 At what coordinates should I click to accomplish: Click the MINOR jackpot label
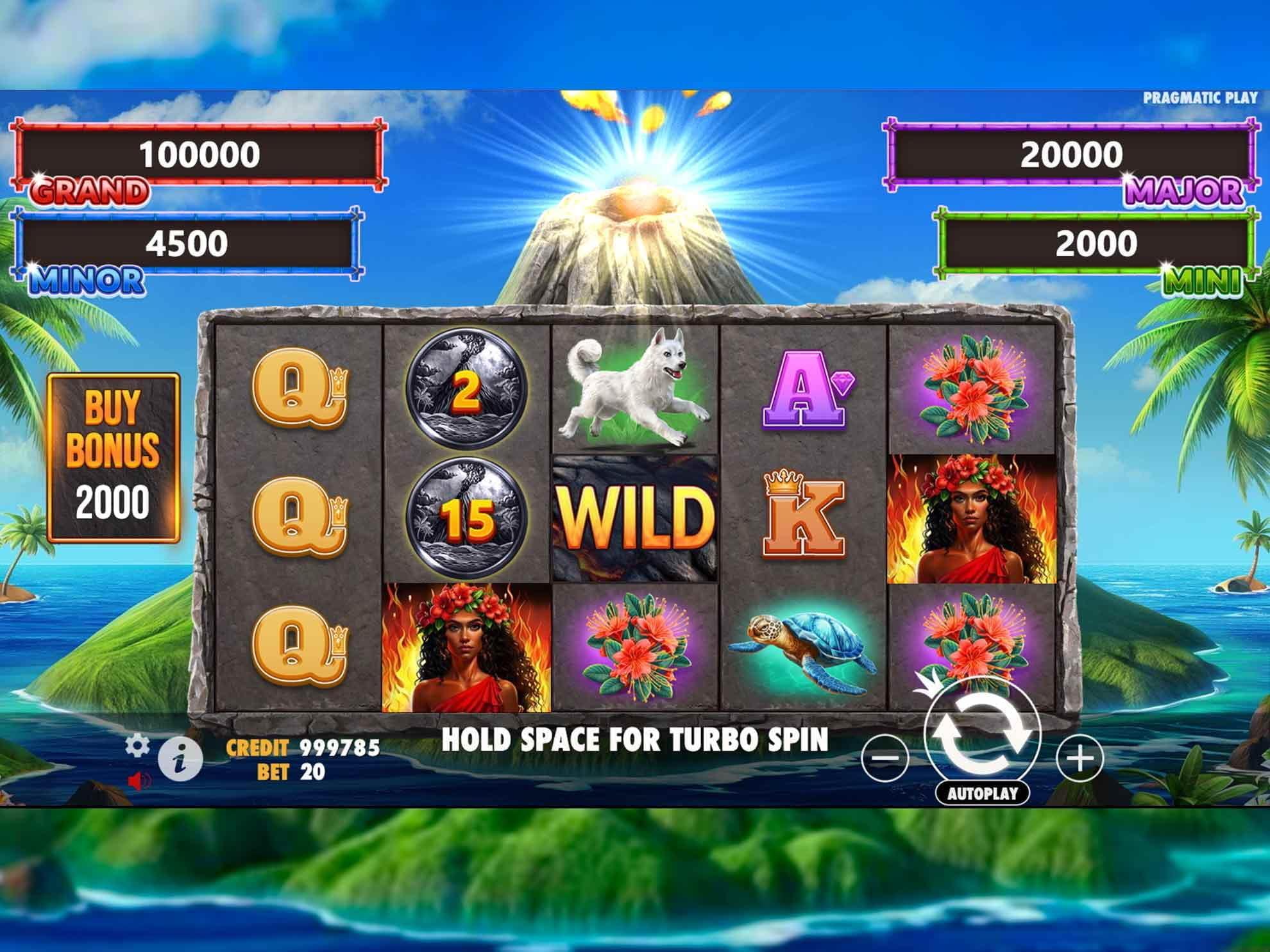coord(88,278)
